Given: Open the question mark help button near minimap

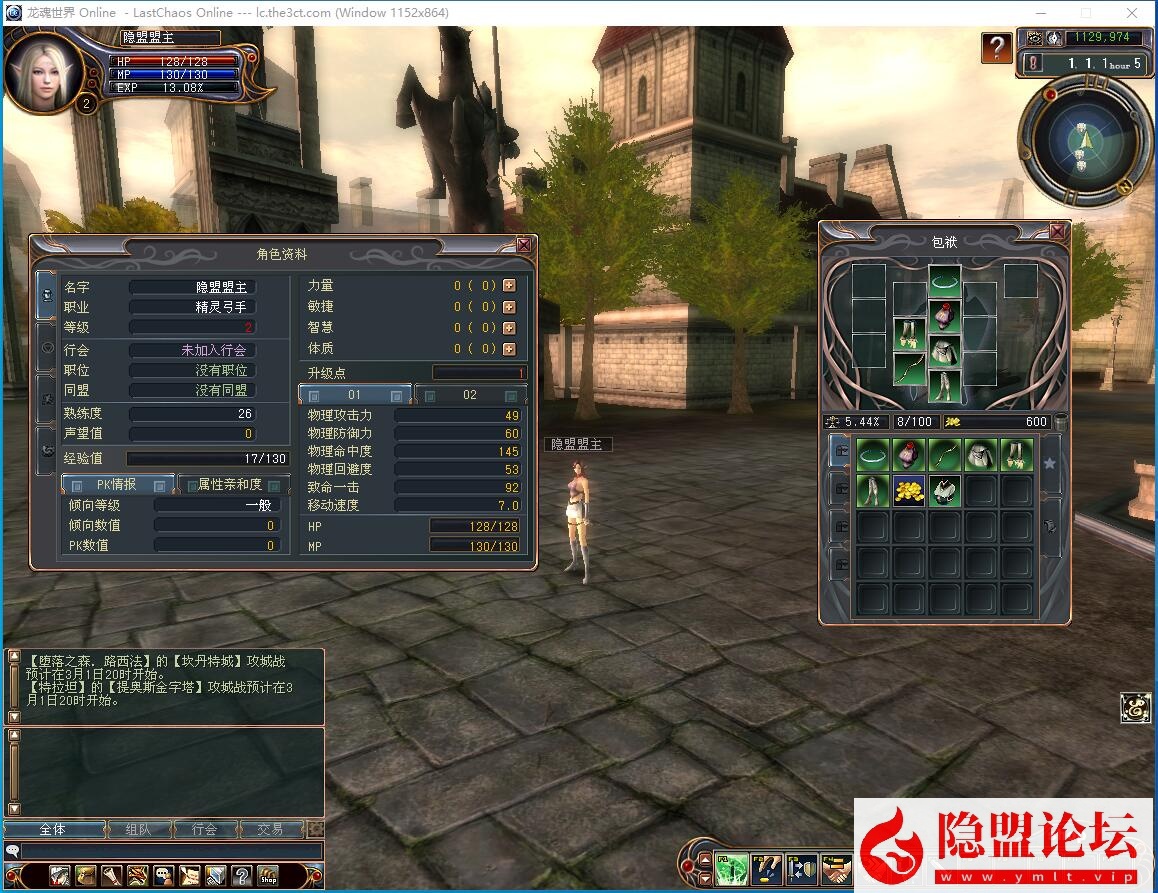Looking at the screenshot, I should point(996,47).
